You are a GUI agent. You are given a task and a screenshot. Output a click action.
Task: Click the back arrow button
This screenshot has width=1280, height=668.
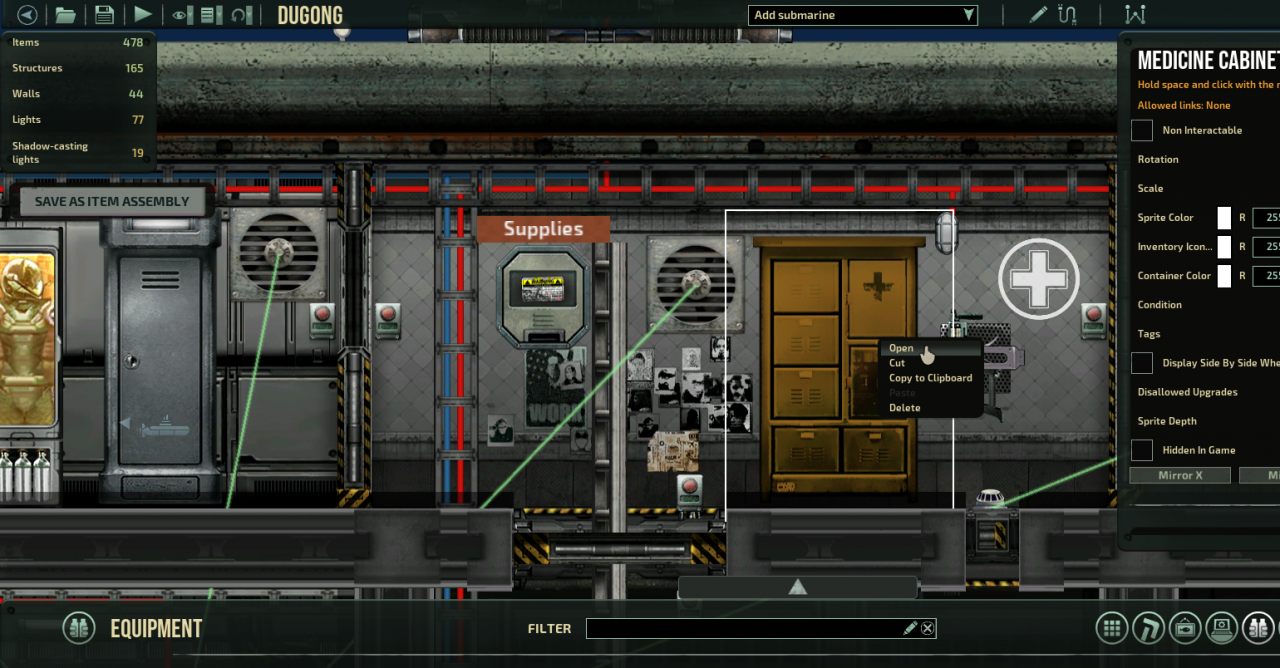click(x=27, y=15)
